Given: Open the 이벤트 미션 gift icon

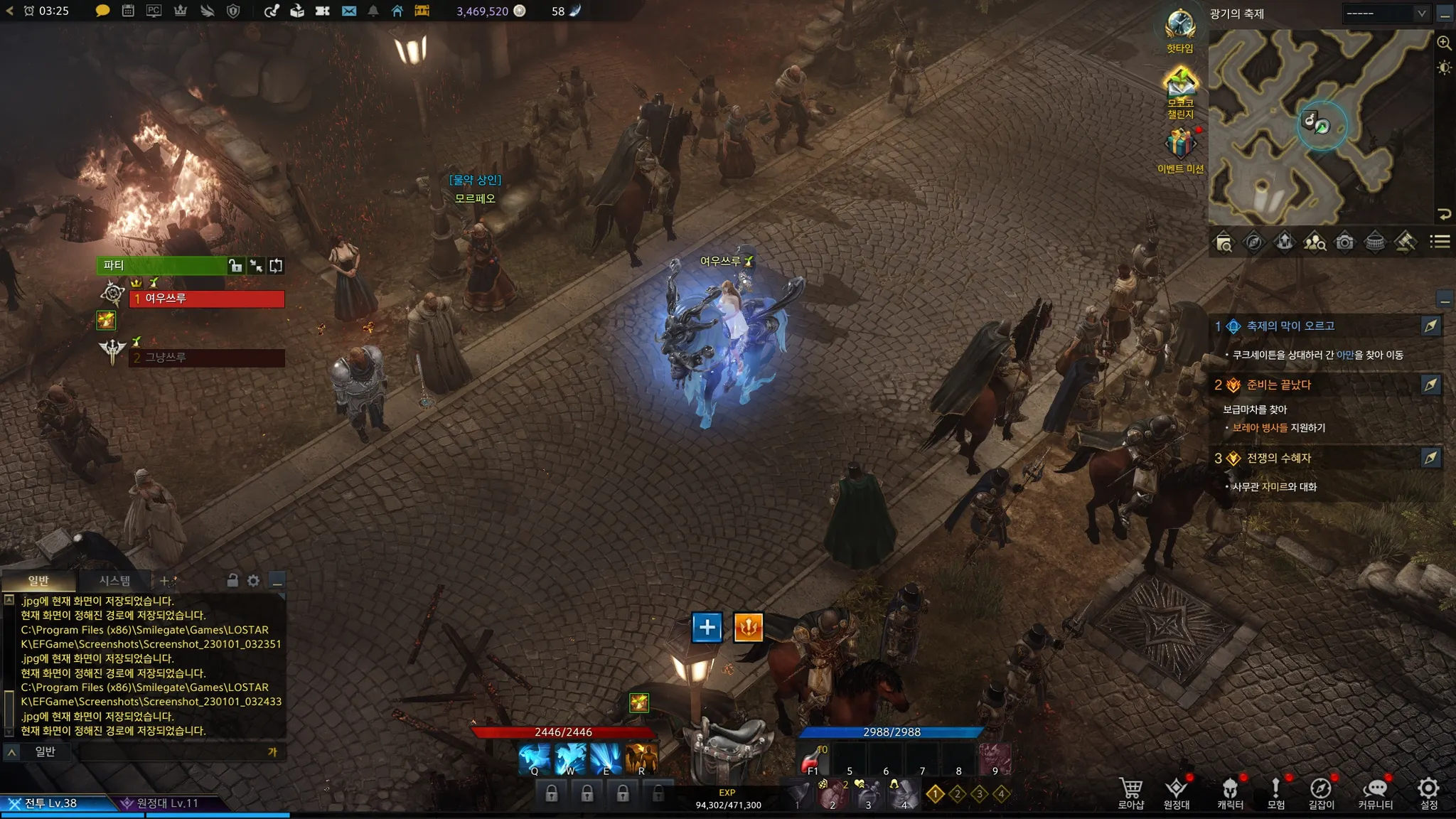Looking at the screenshot, I should (1180, 146).
